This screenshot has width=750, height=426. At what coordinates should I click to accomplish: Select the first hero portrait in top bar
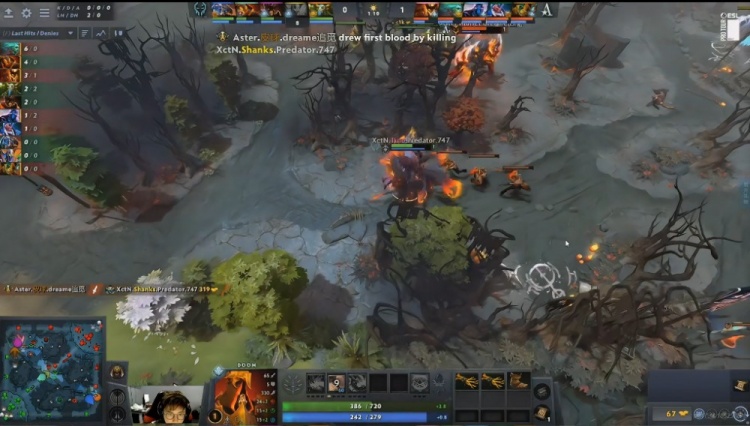221,10
